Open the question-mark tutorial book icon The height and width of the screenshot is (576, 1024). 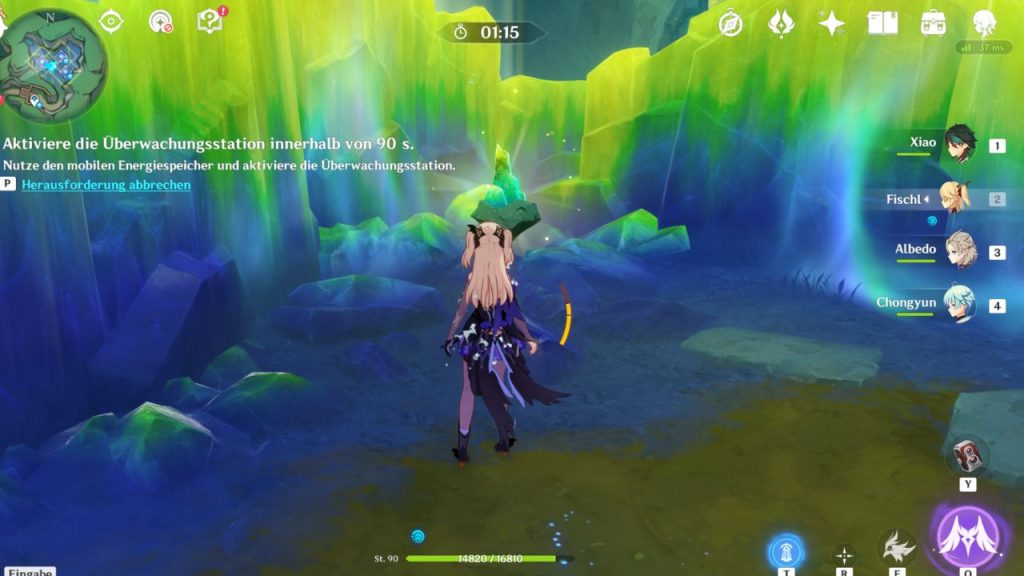(210, 21)
